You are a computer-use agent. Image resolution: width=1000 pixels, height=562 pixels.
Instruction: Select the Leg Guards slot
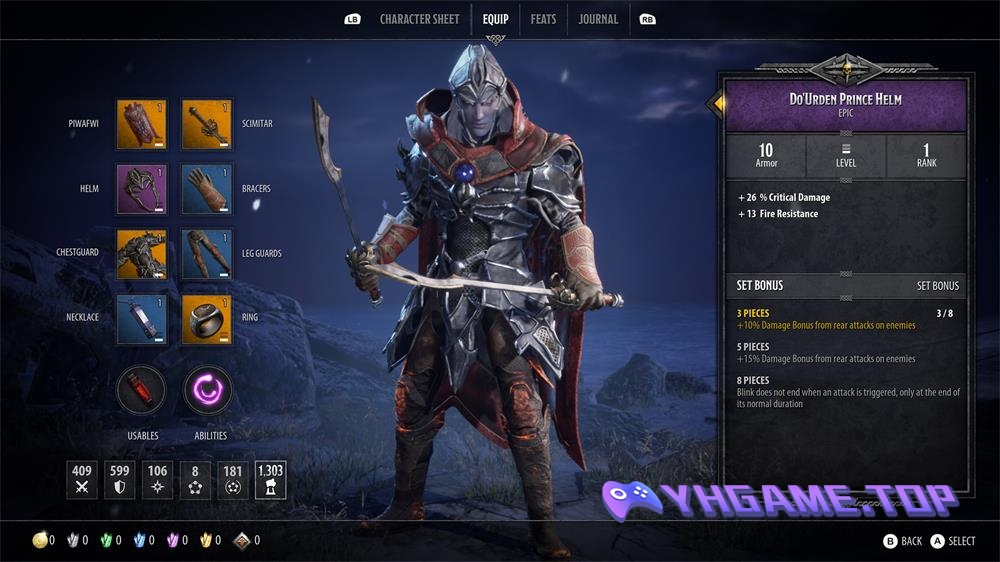coord(207,253)
